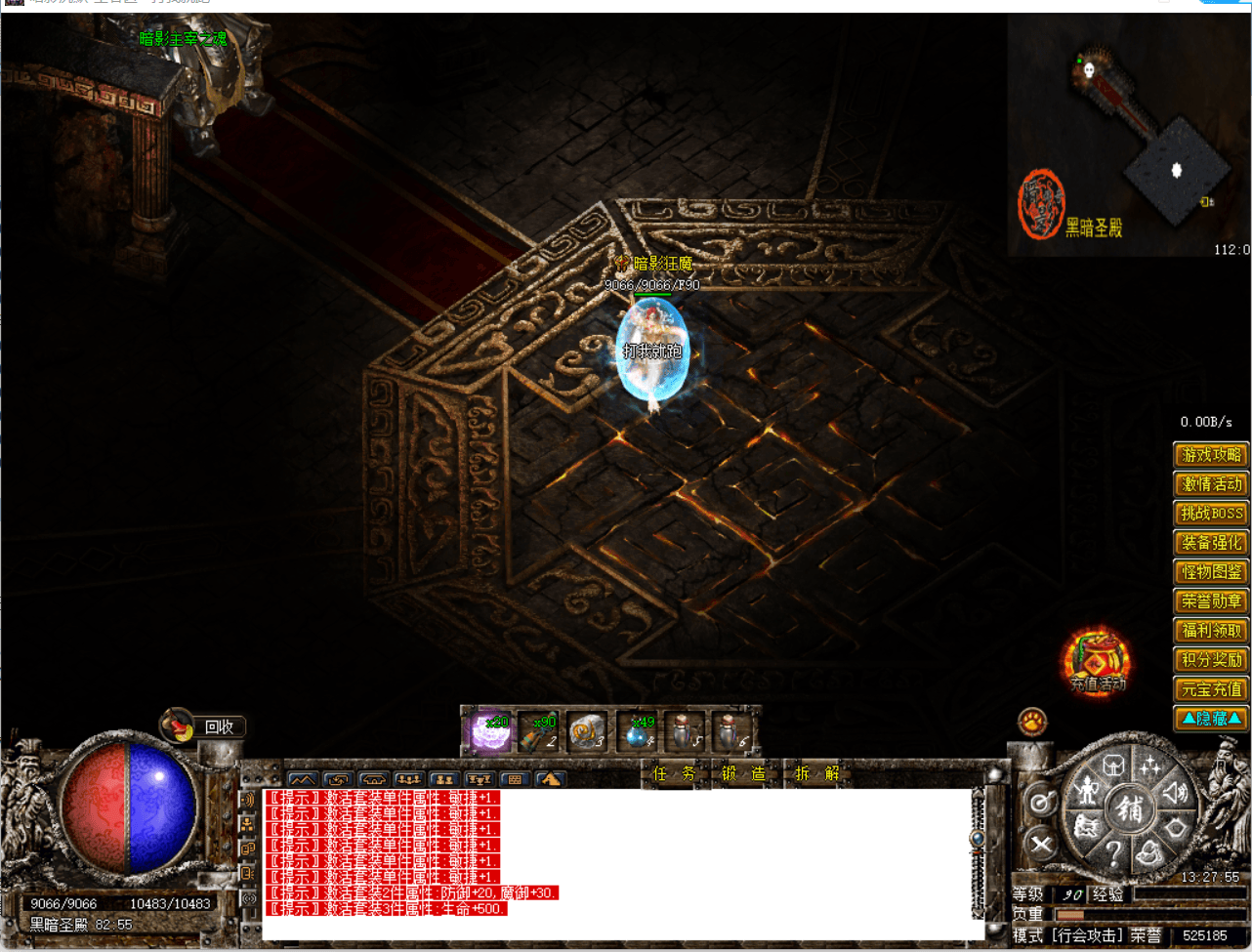Expand the 荣誉勋章 honor medal panel
Screen dimensions: 1252x952
1211,602
